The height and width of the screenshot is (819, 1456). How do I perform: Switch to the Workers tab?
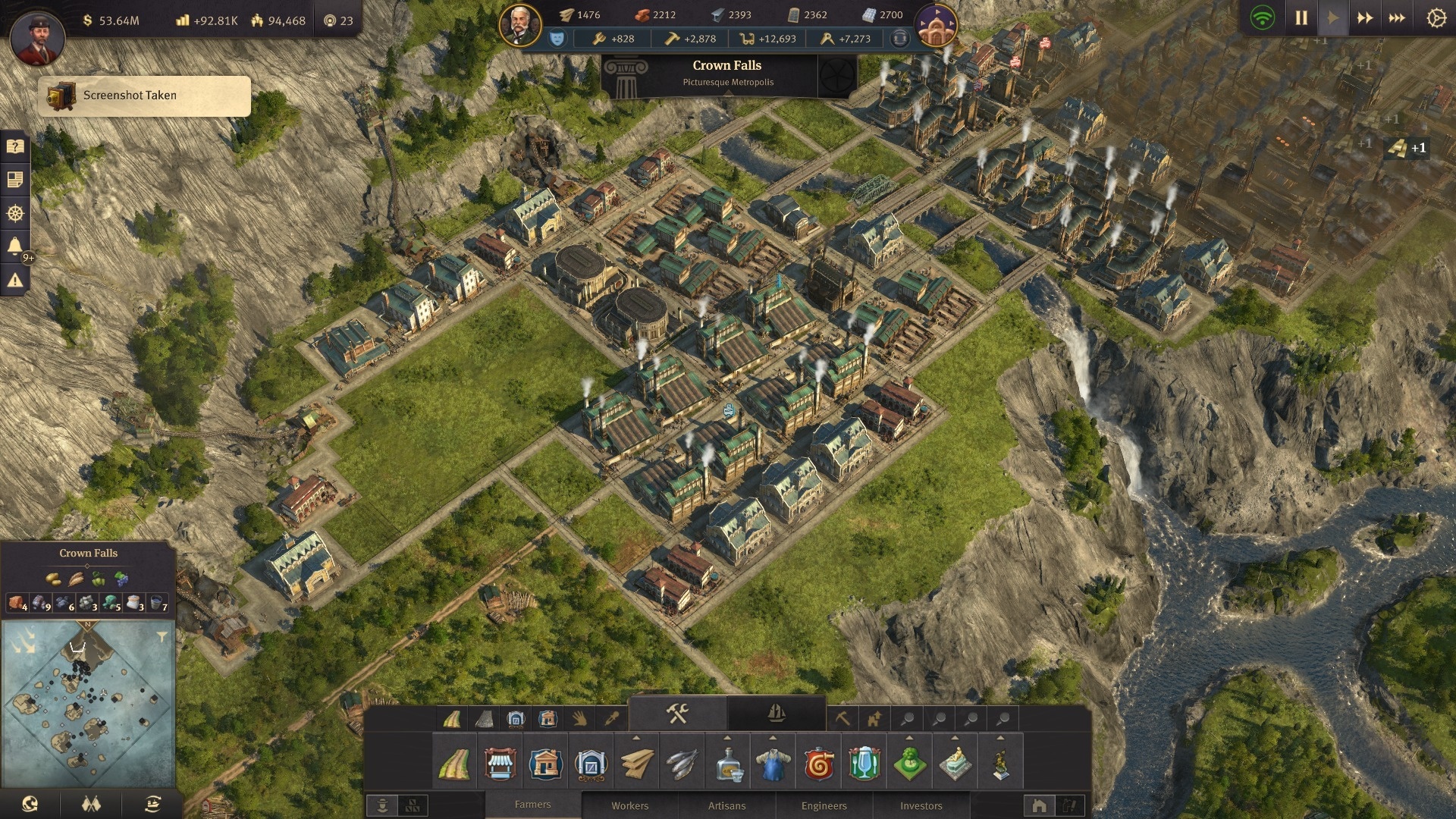(x=629, y=805)
